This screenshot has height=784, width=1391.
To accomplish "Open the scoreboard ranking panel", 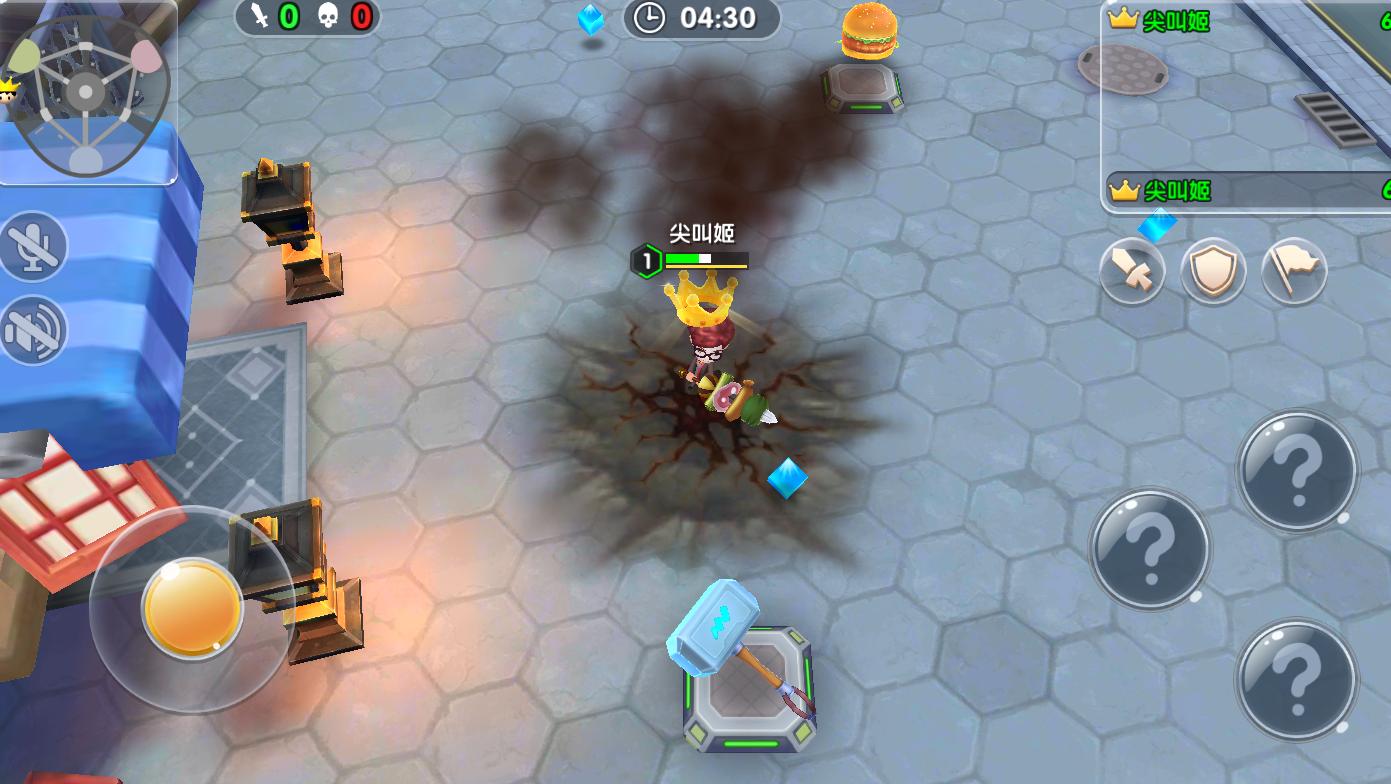I will tap(1246, 106).
